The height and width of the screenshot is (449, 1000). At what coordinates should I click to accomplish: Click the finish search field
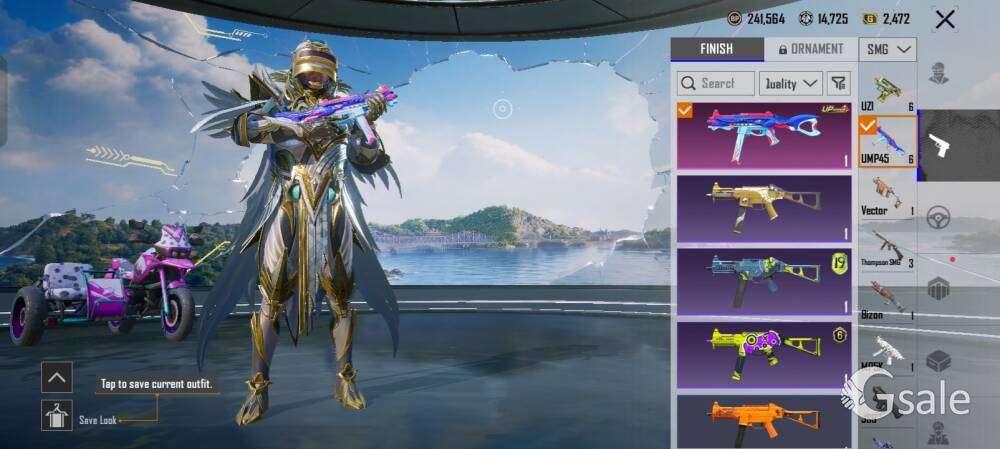point(716,83)
